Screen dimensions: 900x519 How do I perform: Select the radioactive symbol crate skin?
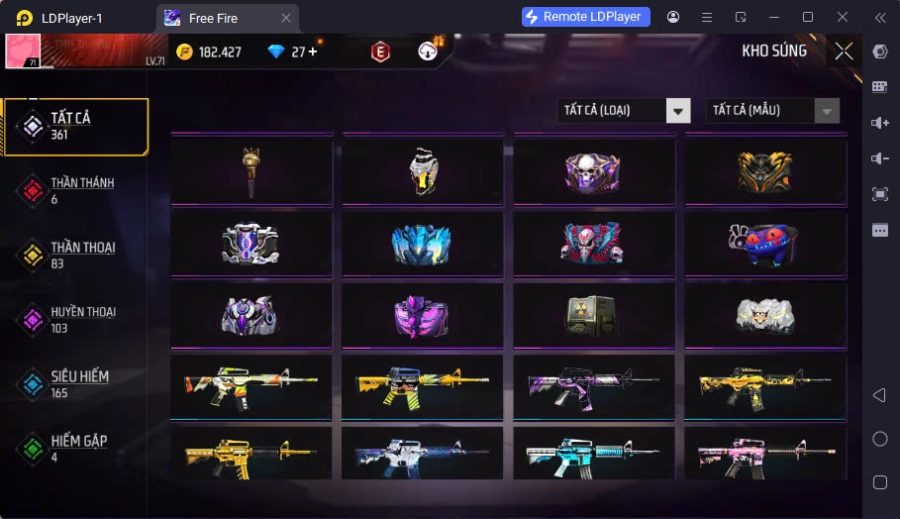(x=594, y=315)
